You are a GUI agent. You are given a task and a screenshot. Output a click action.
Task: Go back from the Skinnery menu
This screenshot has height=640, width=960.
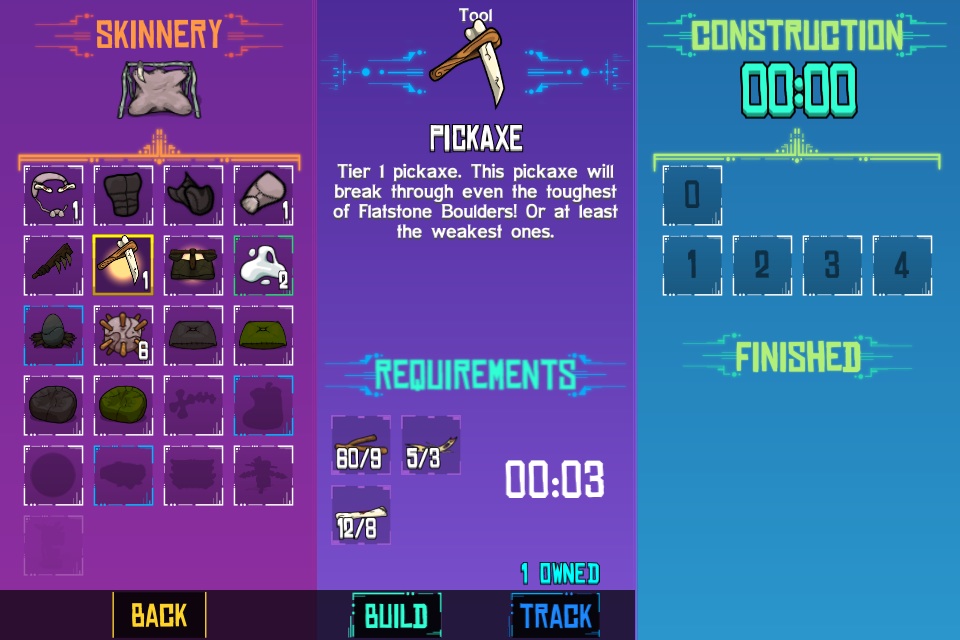(159, 615)
